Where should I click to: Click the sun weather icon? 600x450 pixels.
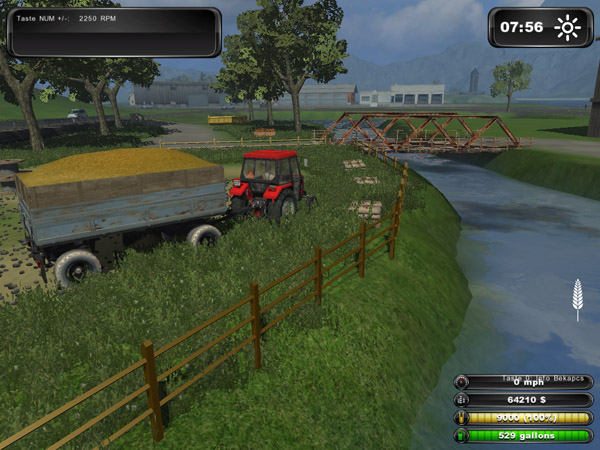coord(568,27)
